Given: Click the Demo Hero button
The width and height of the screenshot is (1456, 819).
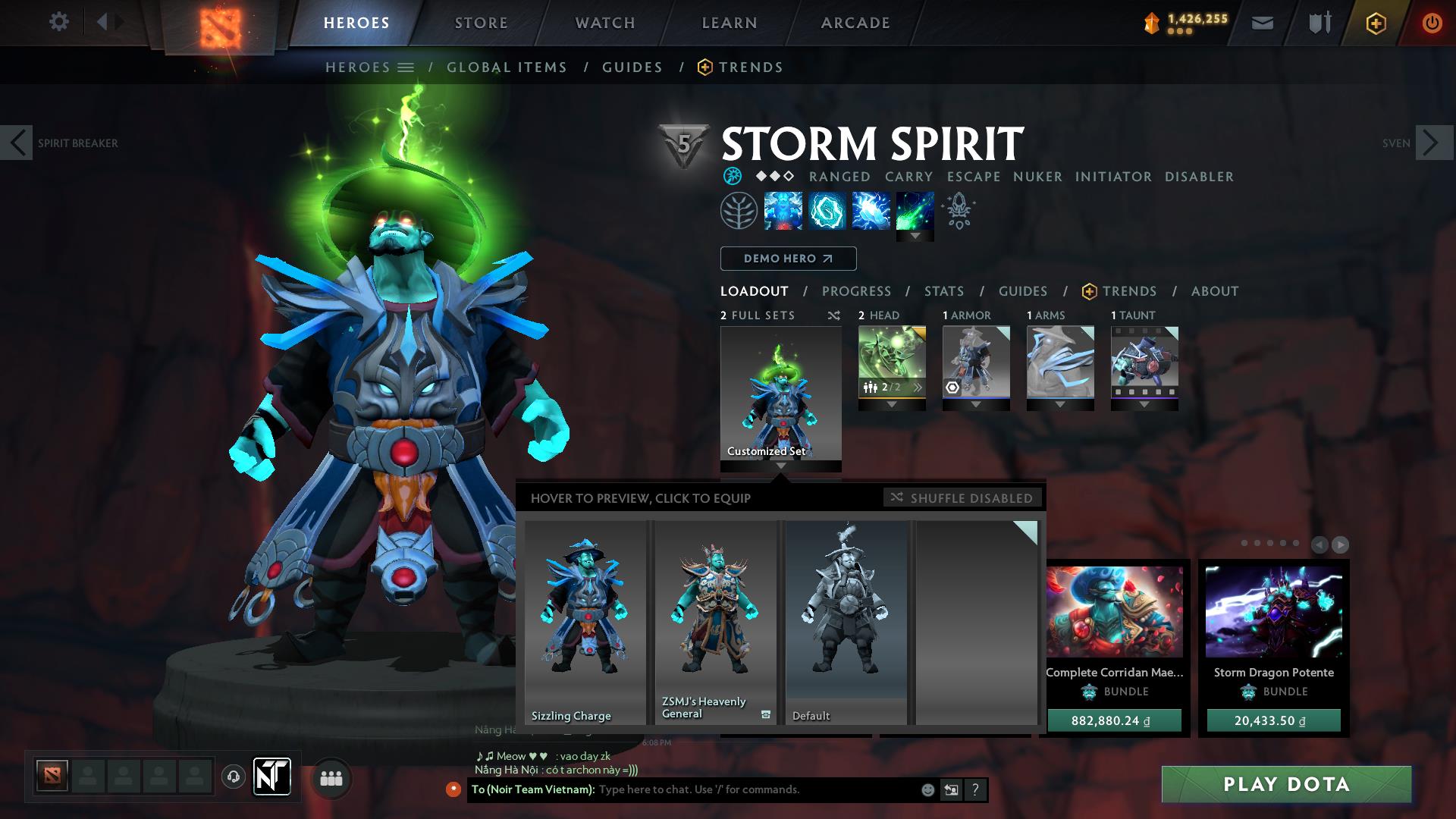Looking at the screenshot, I should (787, 258).
